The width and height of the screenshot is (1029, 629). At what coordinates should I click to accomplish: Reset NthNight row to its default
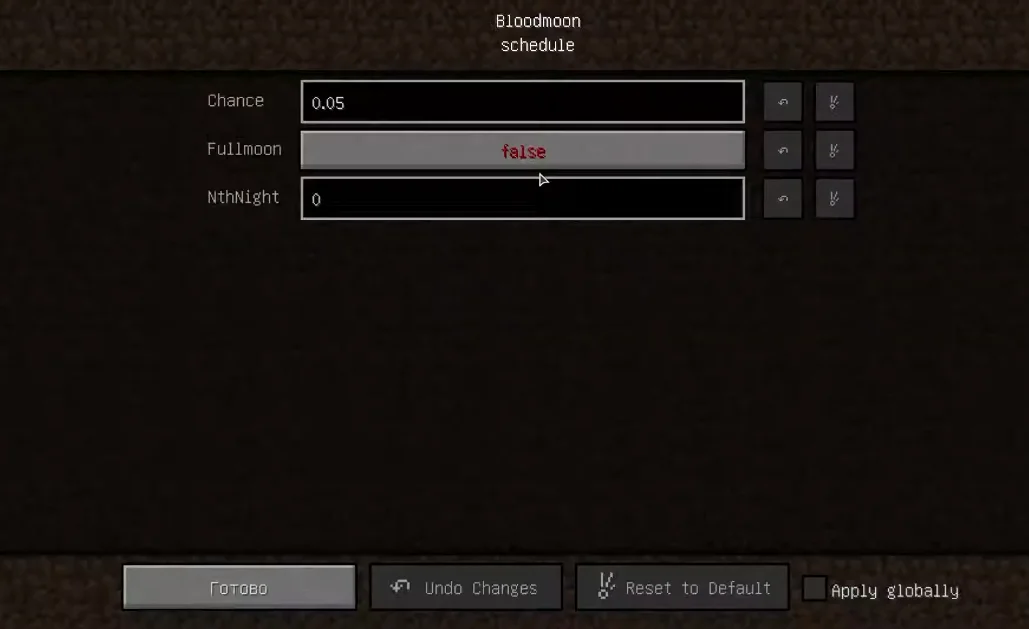pos(834,199)
